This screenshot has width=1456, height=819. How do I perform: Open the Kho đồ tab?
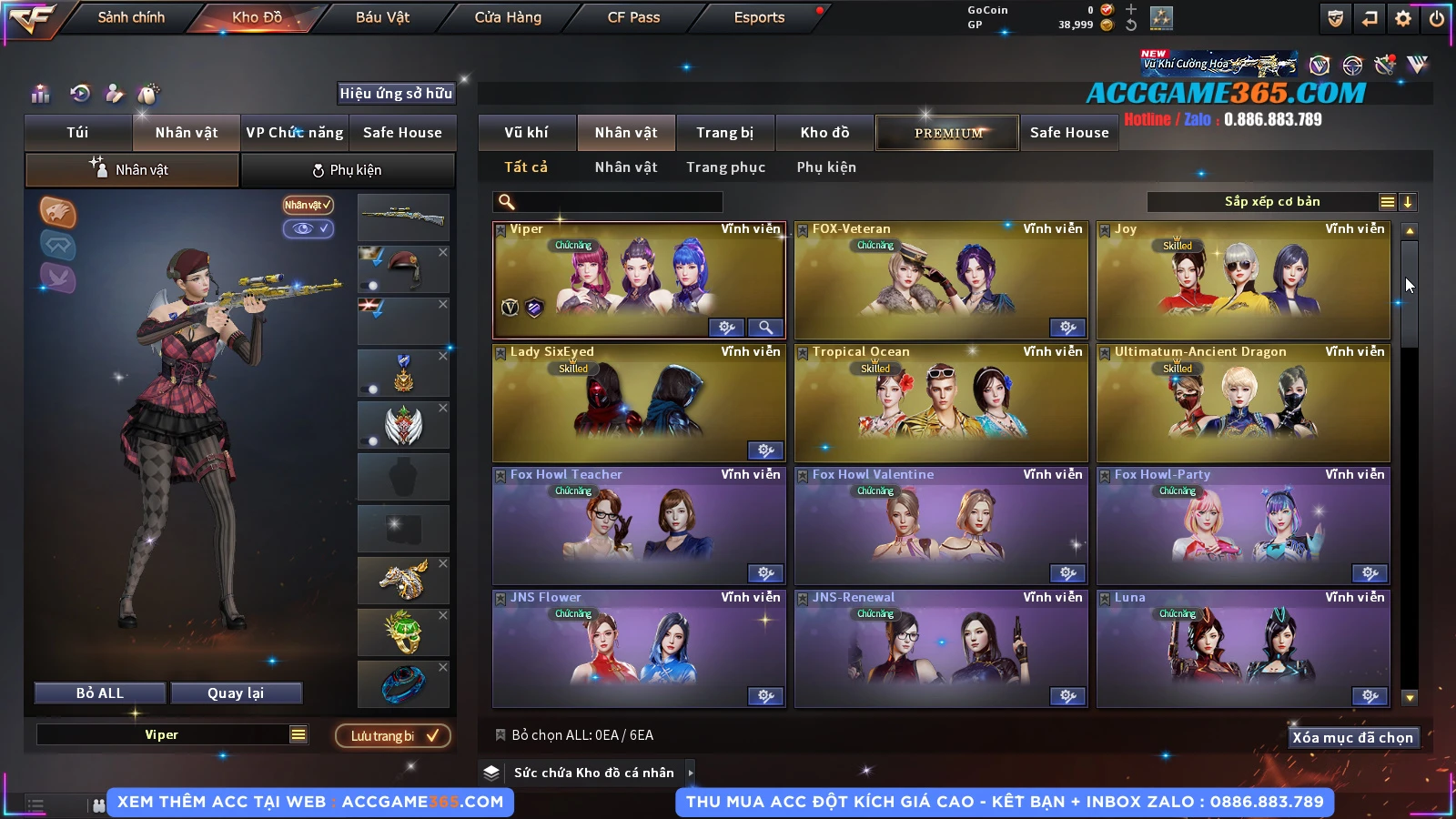[824, 133]
